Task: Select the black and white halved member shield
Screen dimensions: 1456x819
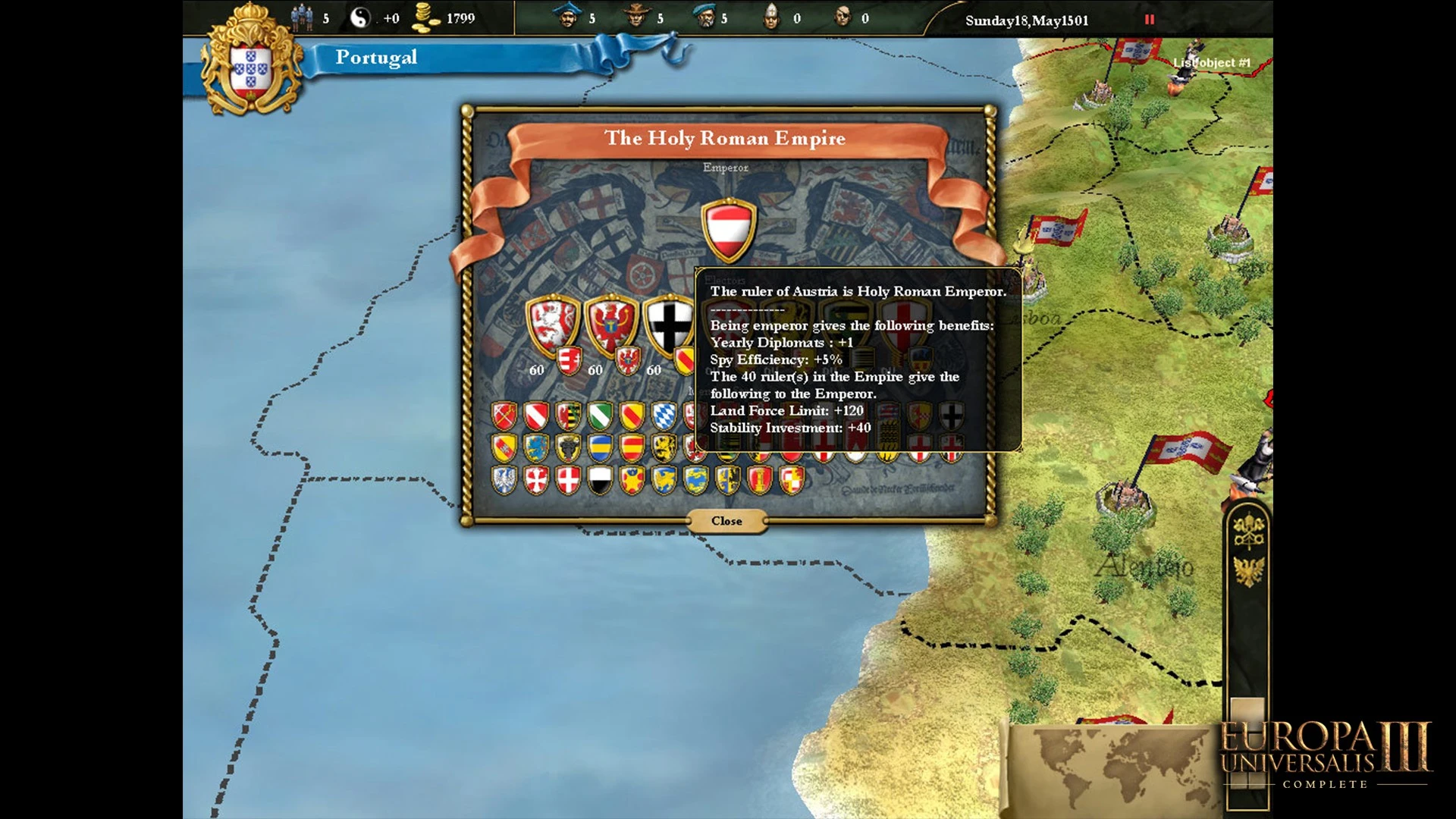Action: 601,480
